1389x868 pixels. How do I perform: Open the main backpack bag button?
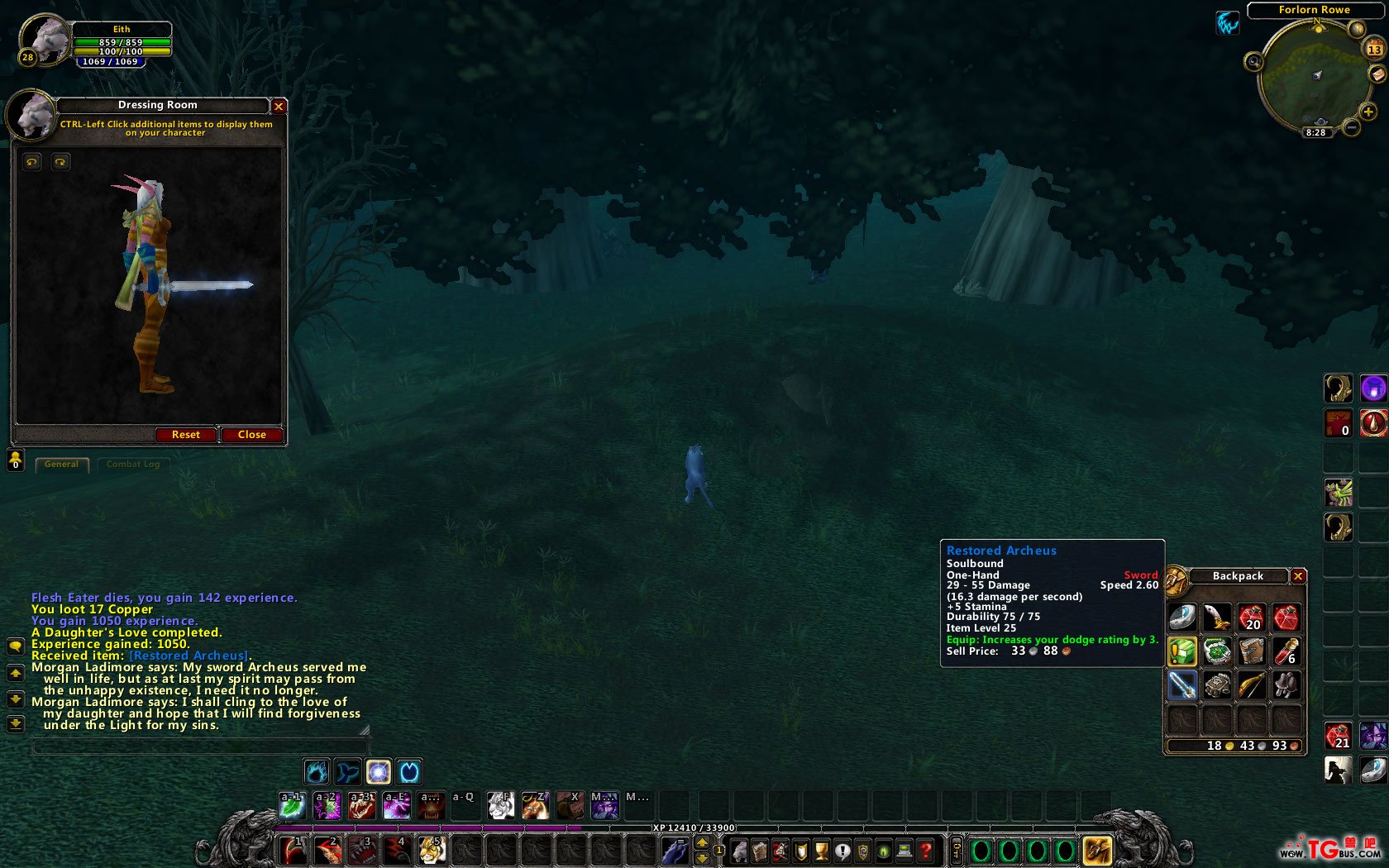tap(1097, 850)
